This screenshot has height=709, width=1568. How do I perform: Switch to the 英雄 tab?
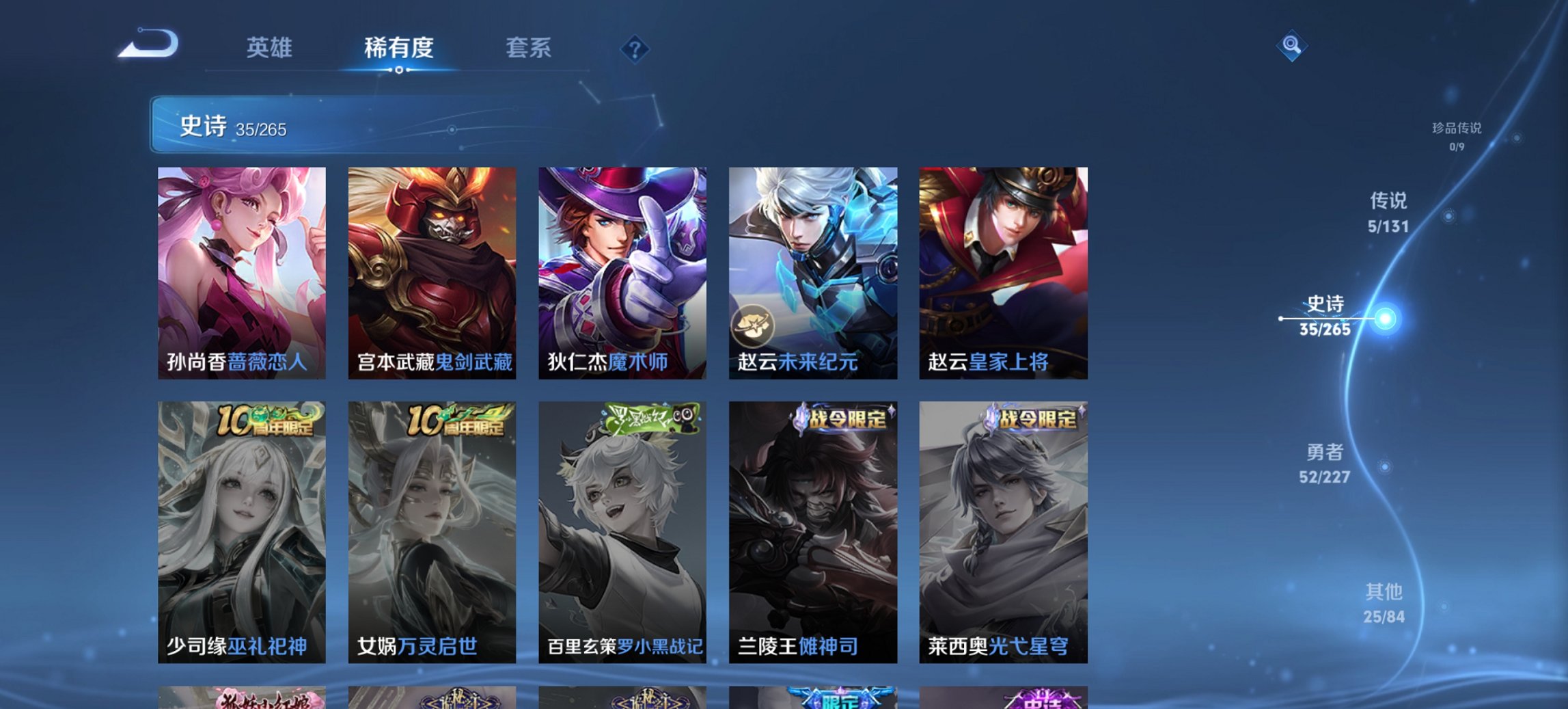(271, 49)
